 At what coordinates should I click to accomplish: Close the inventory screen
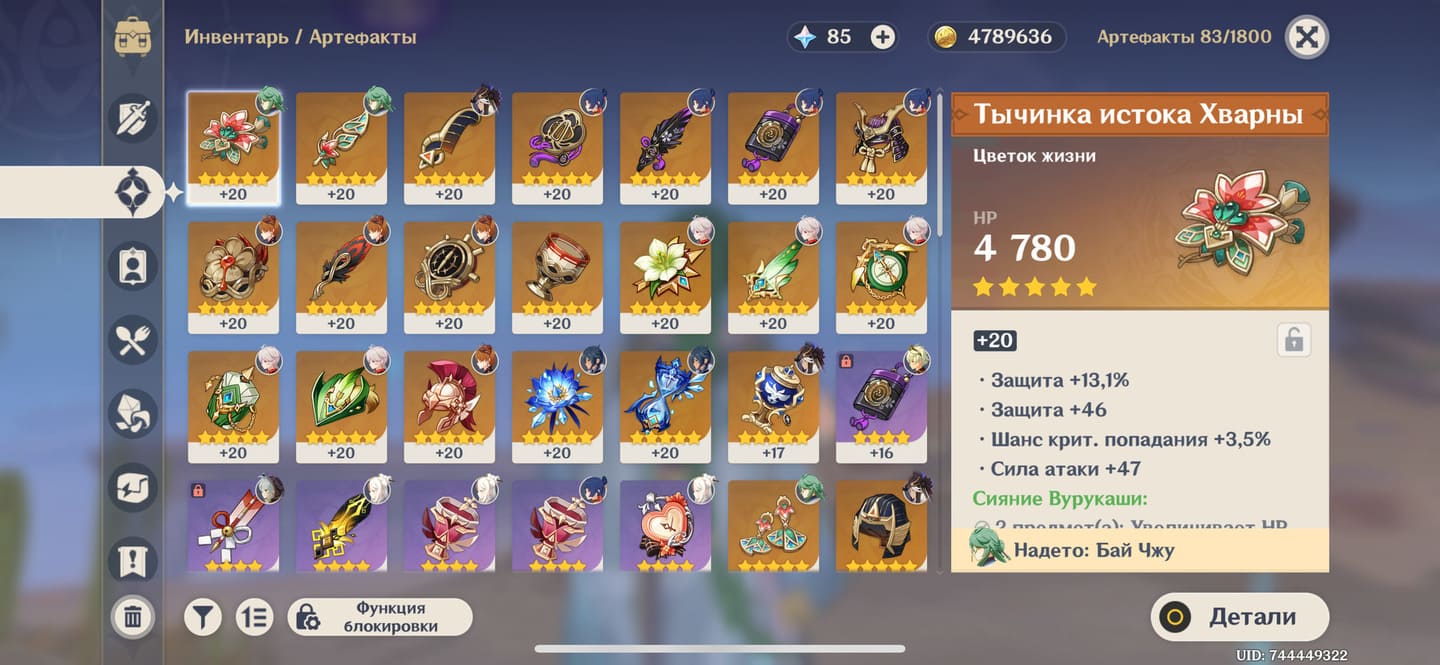(x=1307, y=38)
